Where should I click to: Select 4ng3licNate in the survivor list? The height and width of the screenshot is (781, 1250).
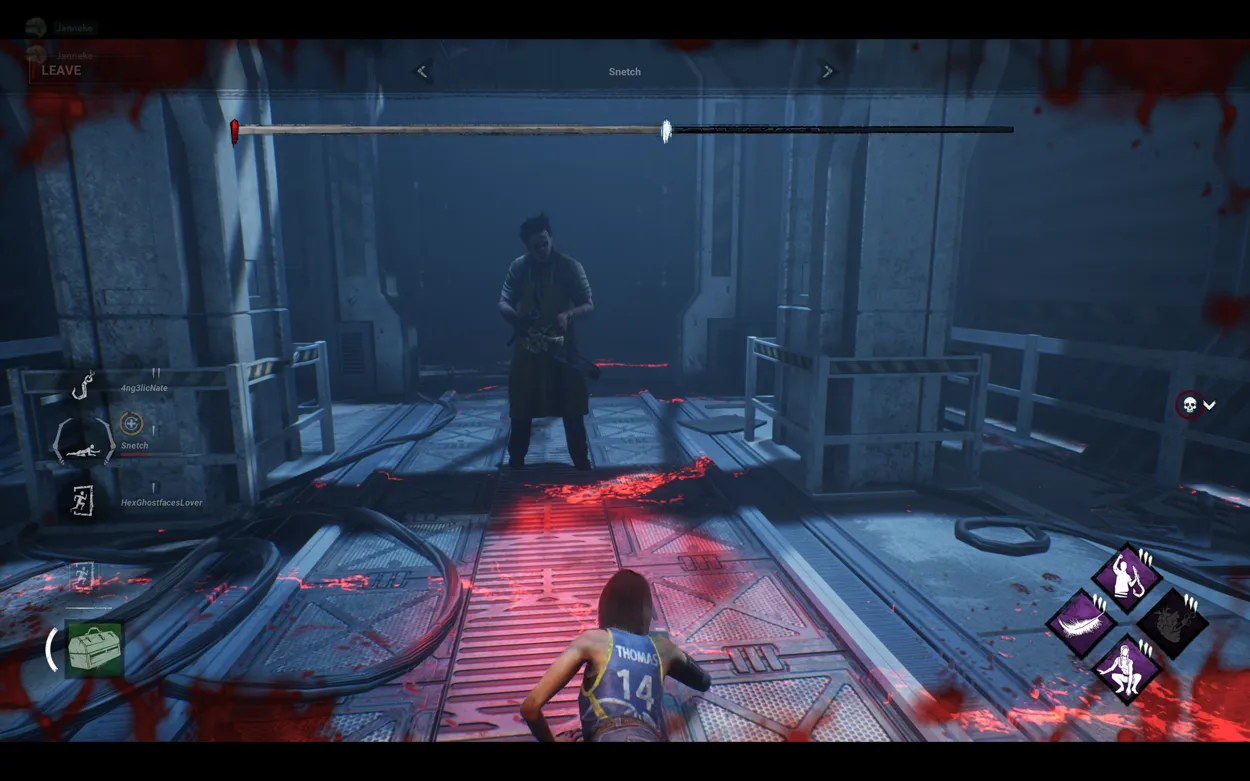(143, 388)
